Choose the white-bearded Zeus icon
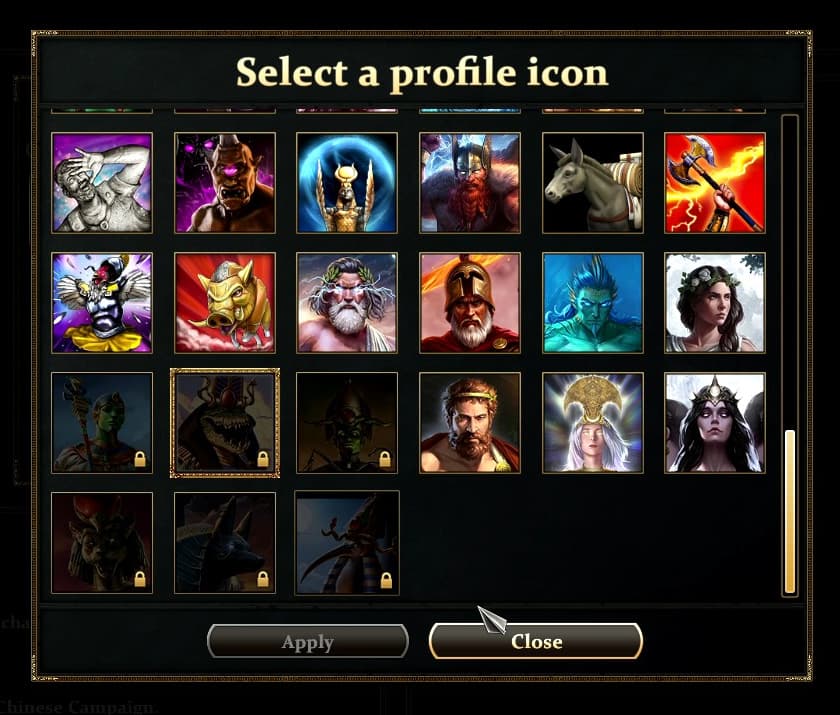 click(x=347, y=303)
